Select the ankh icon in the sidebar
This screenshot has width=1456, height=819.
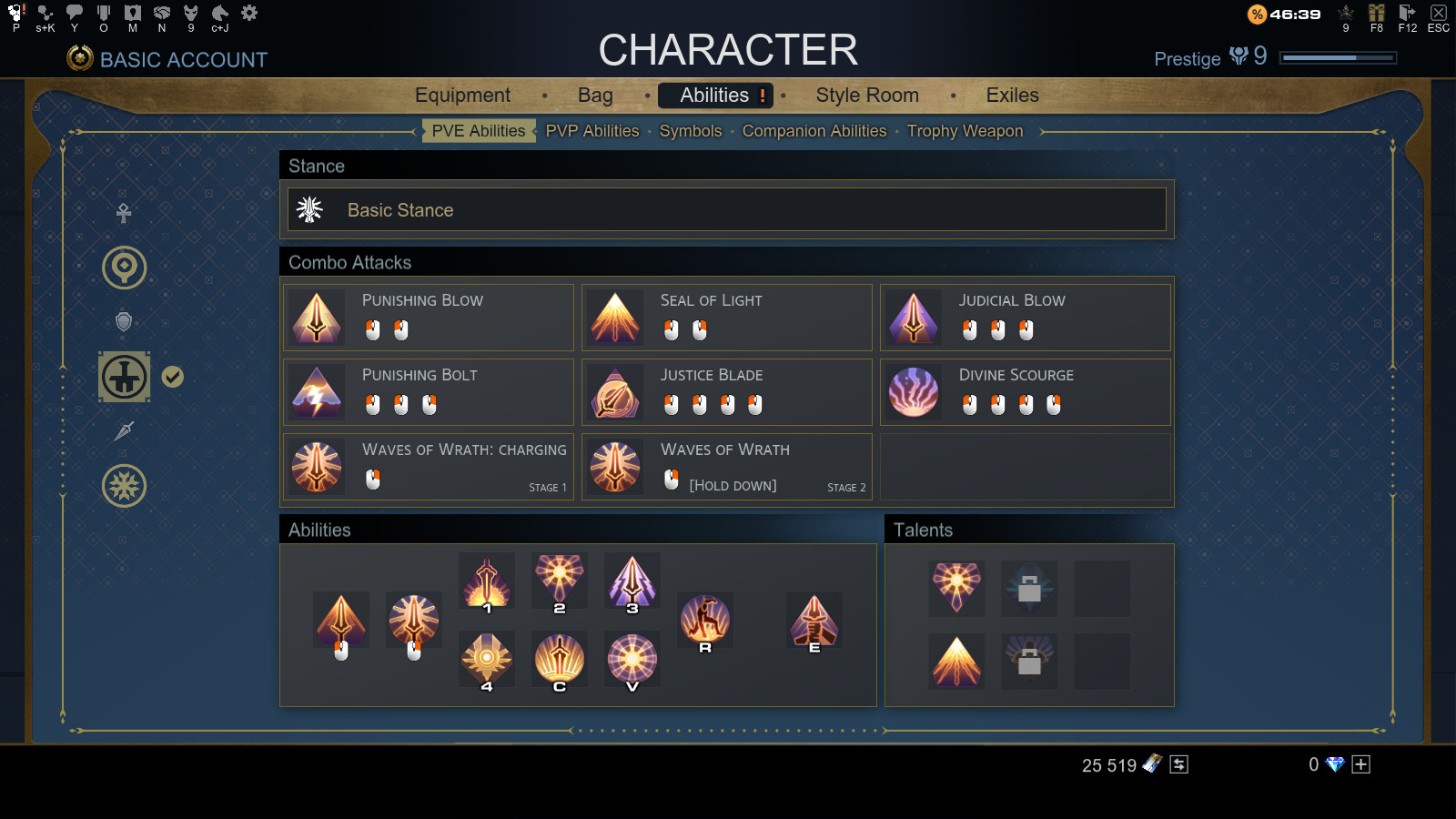click(x=124, y=211)
